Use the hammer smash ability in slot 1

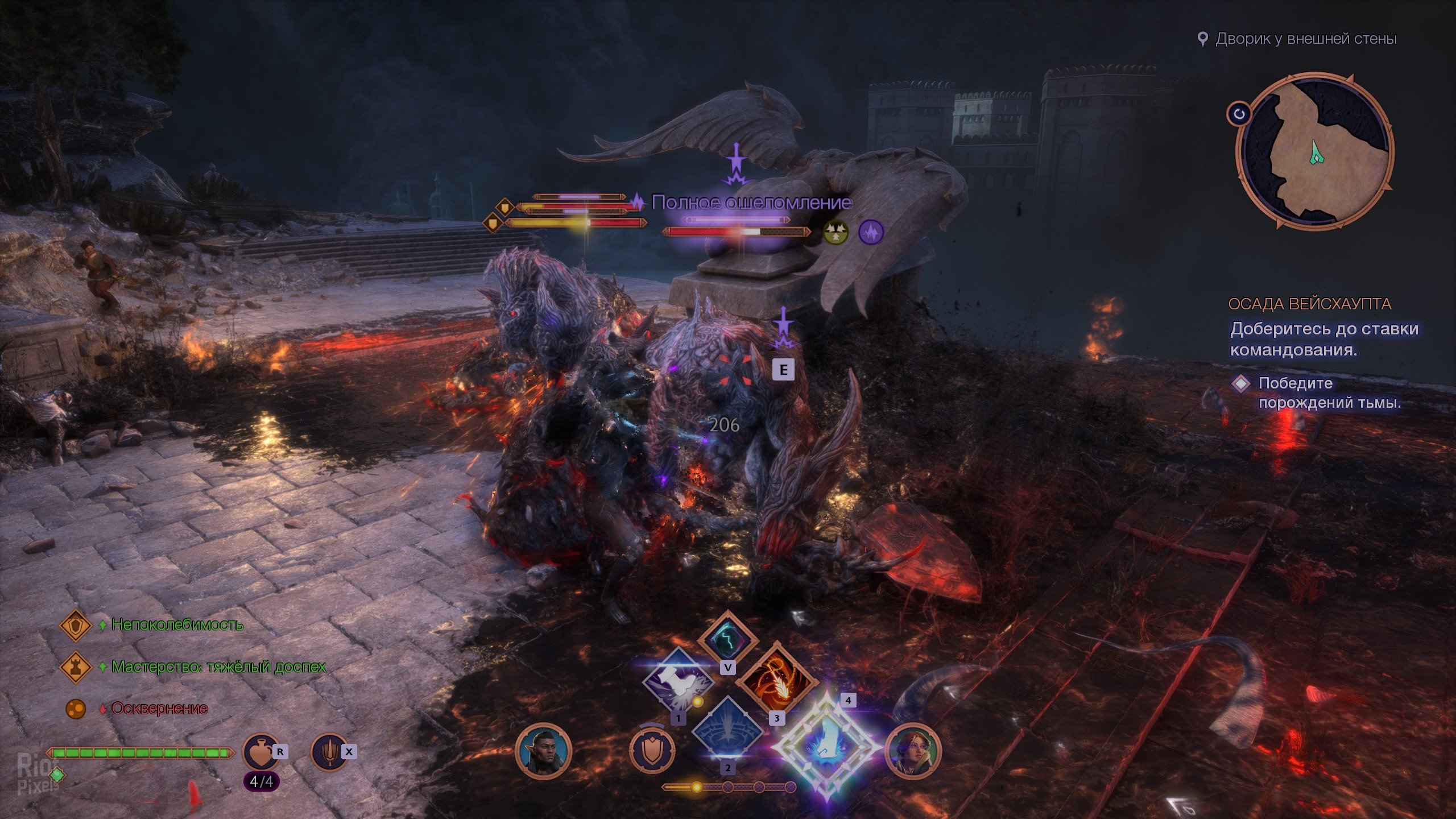[x=677, y=681]
